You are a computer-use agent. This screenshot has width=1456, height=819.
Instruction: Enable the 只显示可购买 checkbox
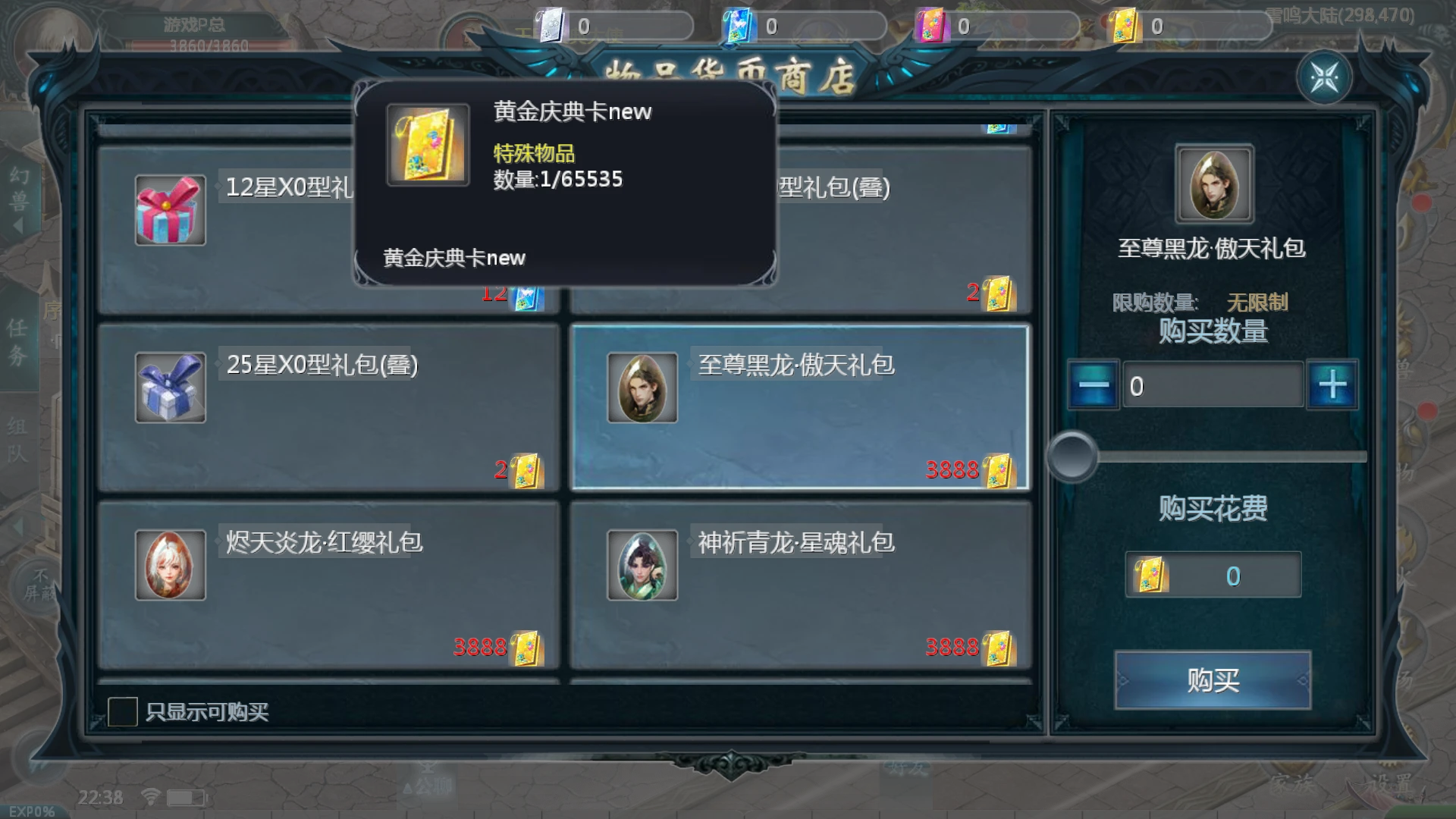pyautogui.click(x=124, y=711)
